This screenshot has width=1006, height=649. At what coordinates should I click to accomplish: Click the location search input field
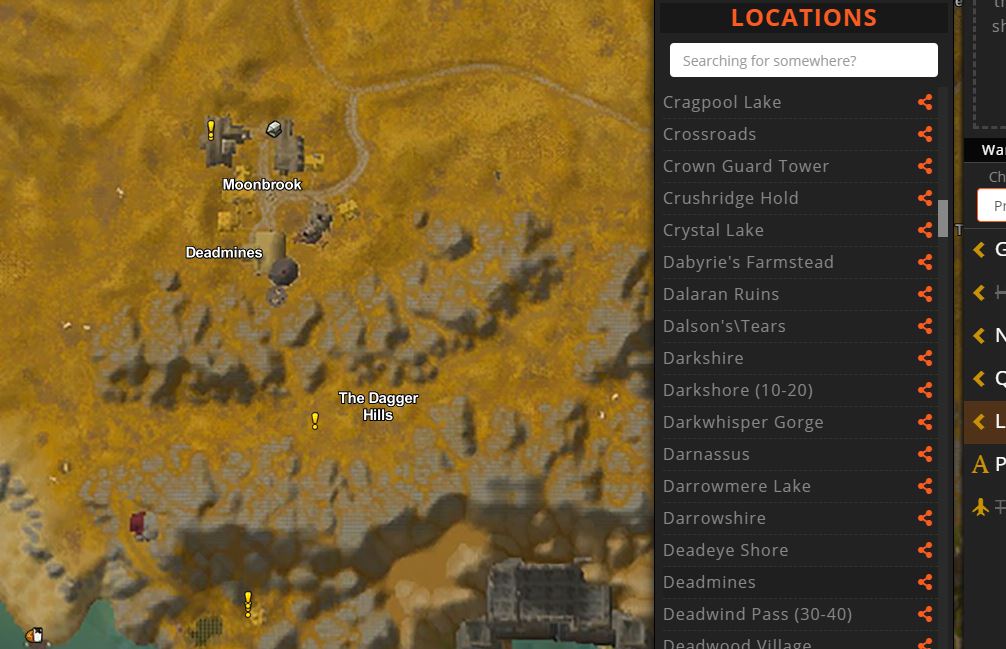pos(803,60)
